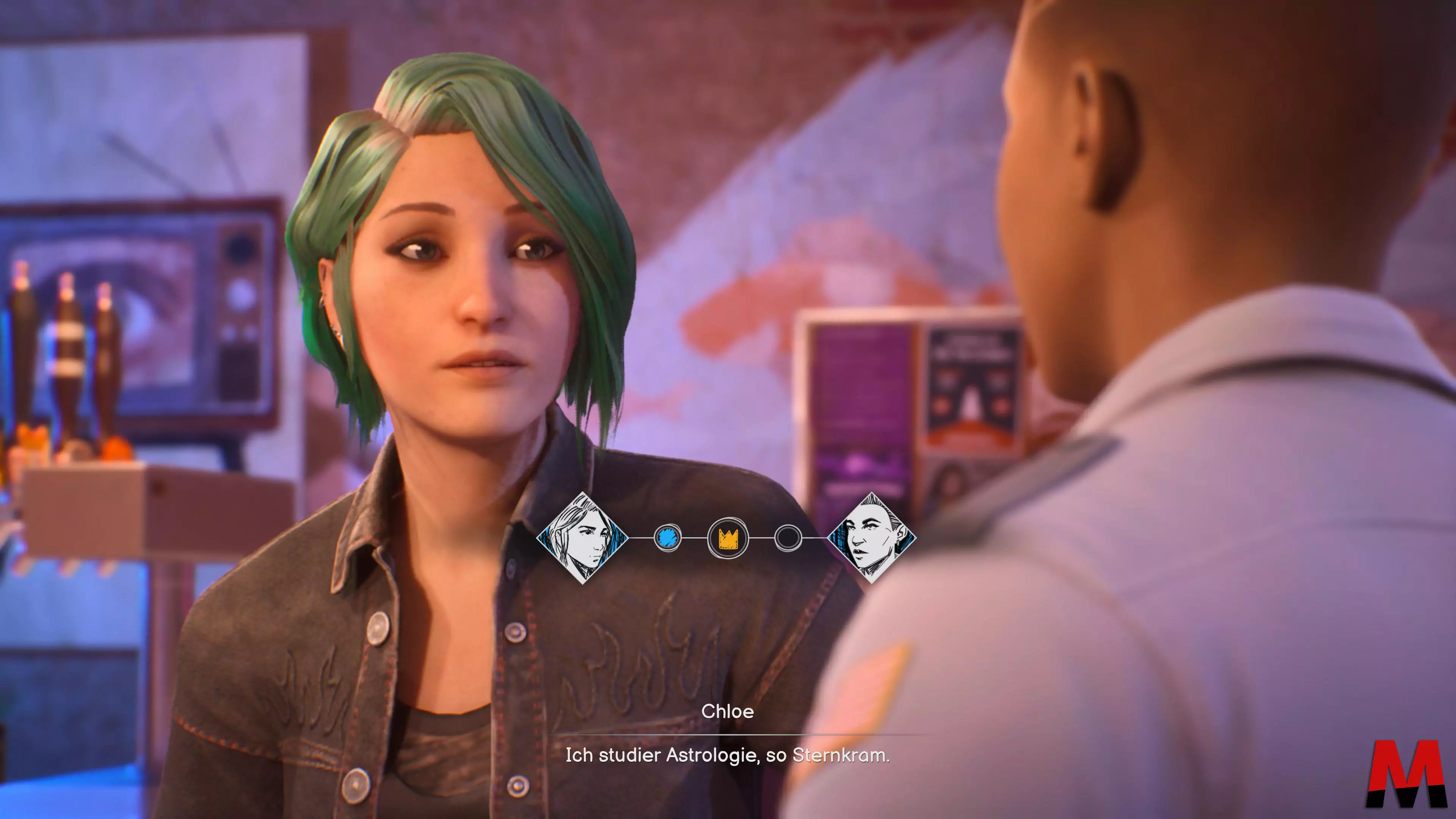The width and height of the screenshot is (1456, 819).
Task: Select the empty dark circle node
Action: (788, 538)
